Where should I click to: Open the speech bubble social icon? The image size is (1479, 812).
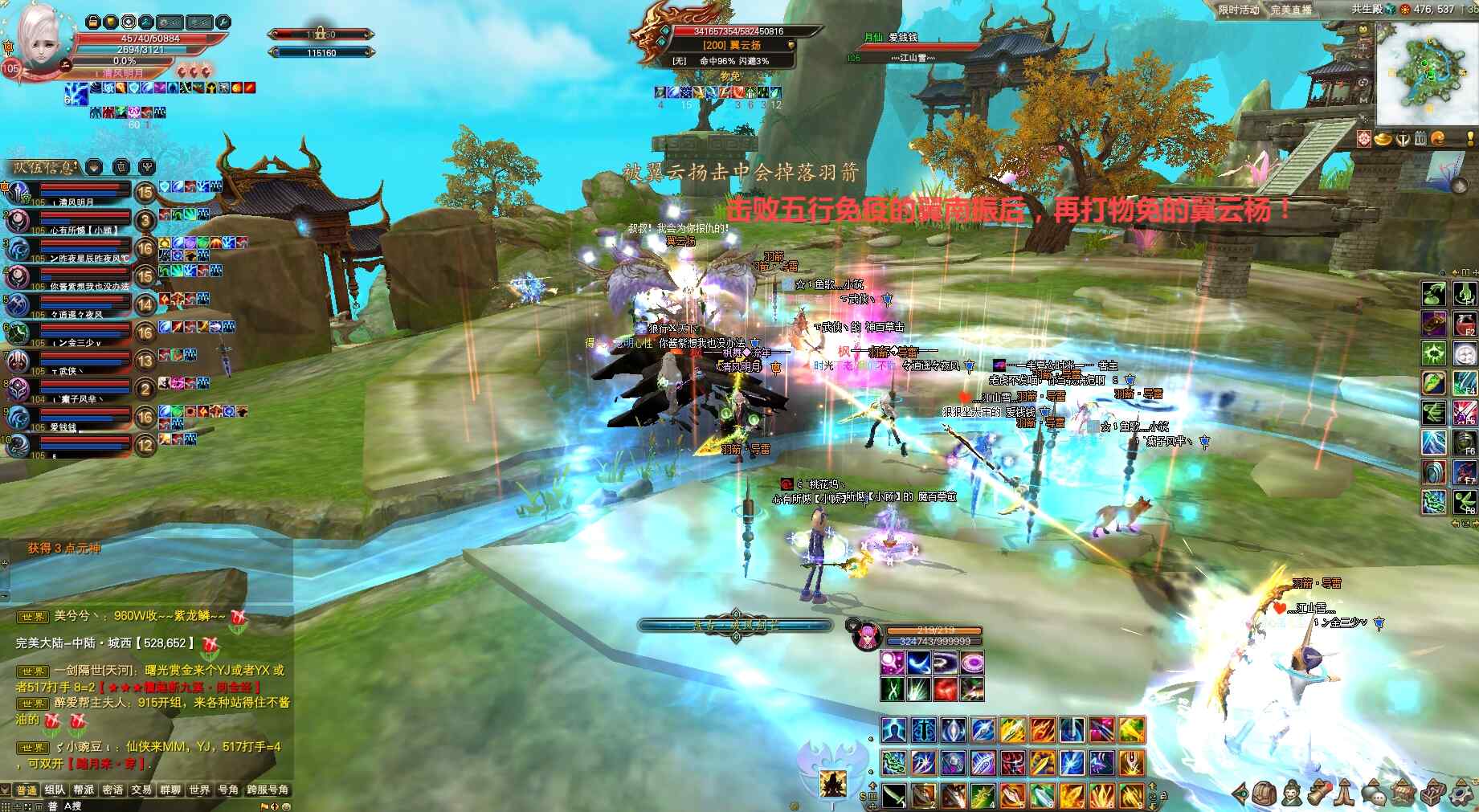coord(1375,794)
